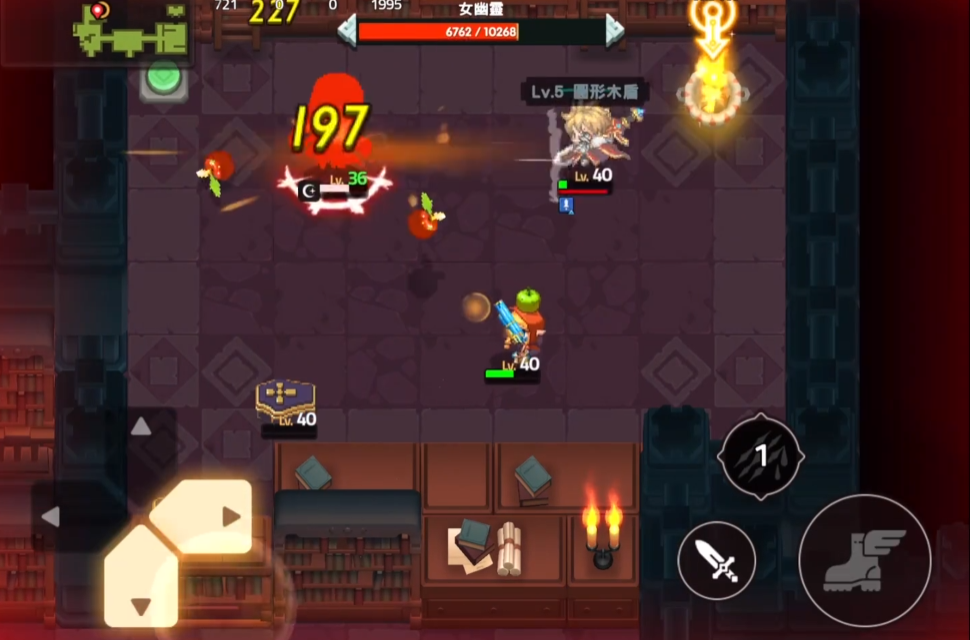
Task: Tap the D-pad down arrow
Action: point(141,606)
